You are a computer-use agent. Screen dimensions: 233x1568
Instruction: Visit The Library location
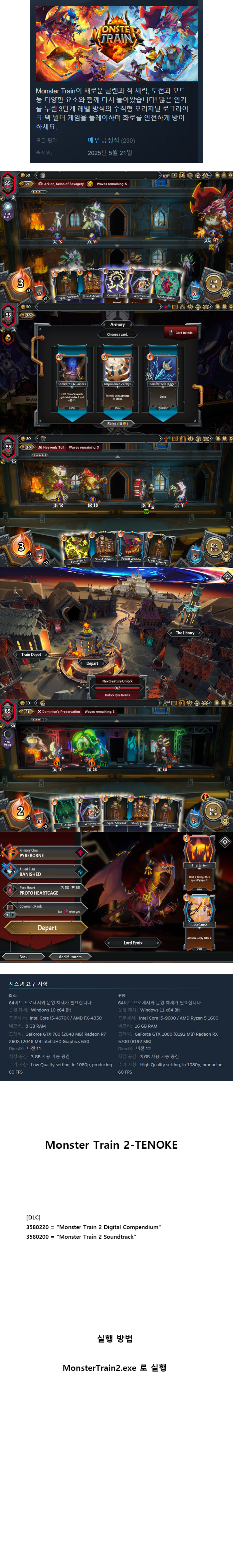pyautogui.click(x=185, y=632)
